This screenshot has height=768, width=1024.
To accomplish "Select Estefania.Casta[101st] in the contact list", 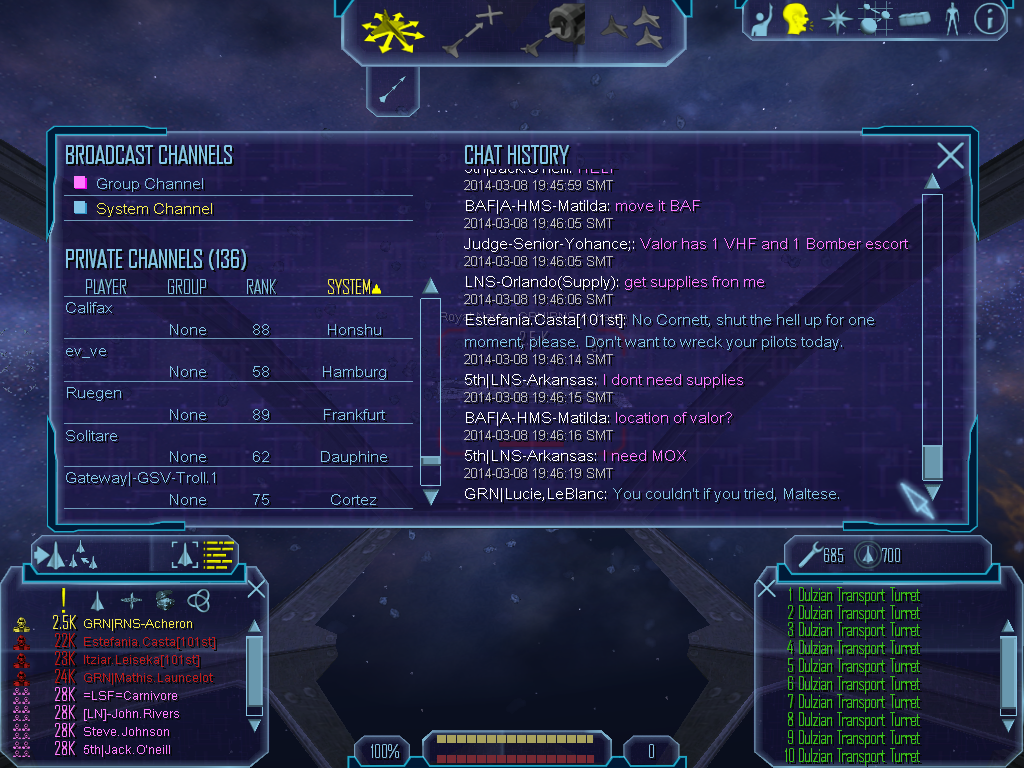I will point(149,642).
